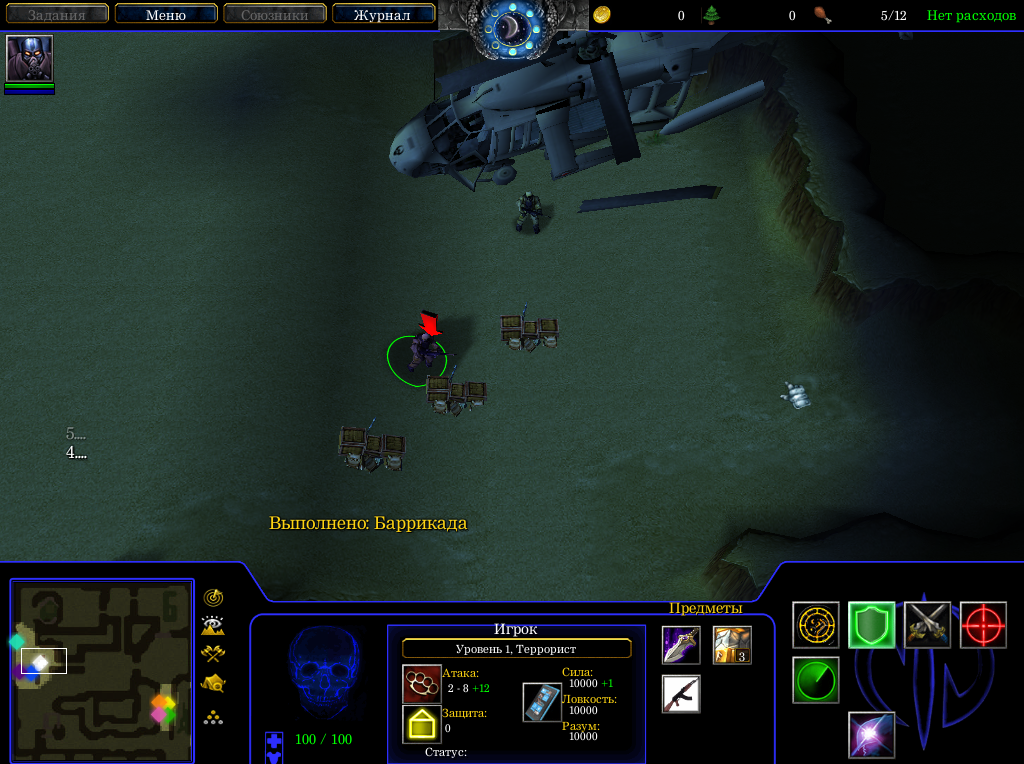1024x764 pixels.
Task: Toggle creep camp display on minimap
Action: [x=213, y=684]
